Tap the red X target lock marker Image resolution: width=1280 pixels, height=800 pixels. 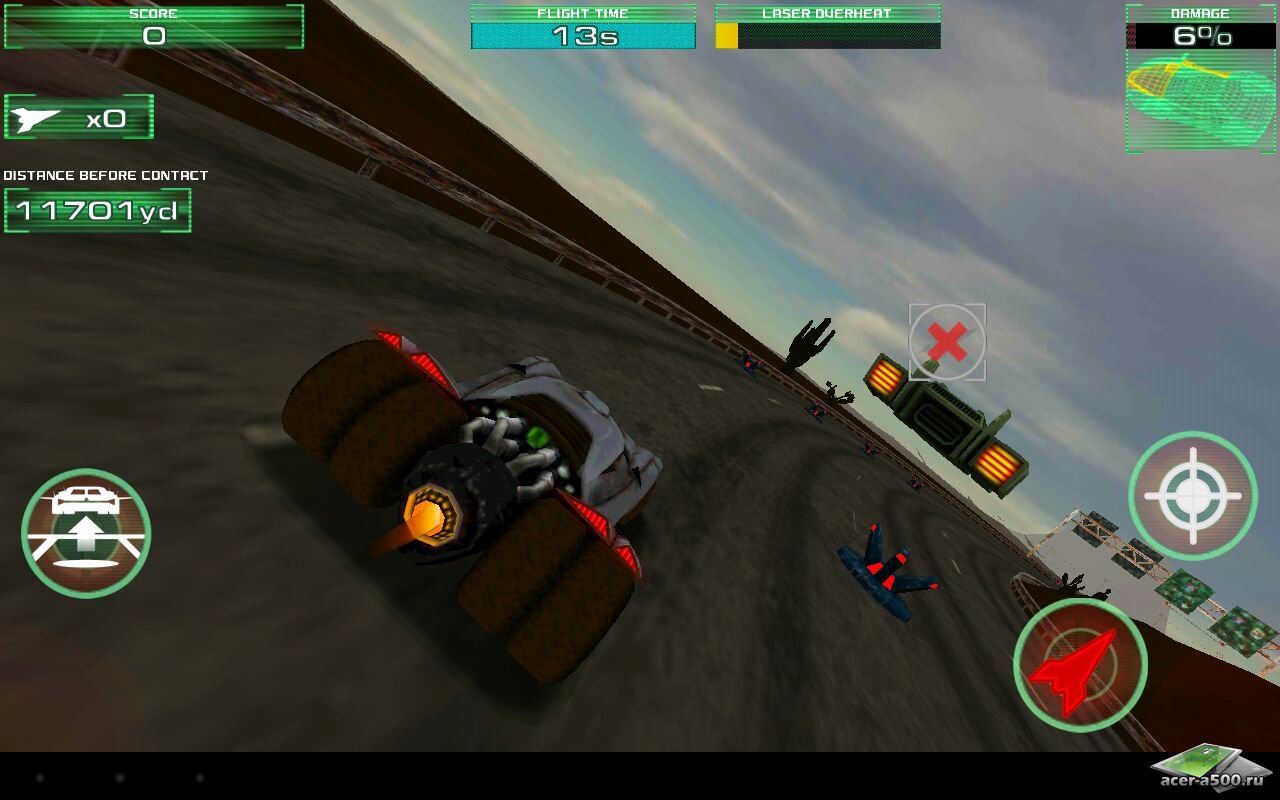point(947,343)
